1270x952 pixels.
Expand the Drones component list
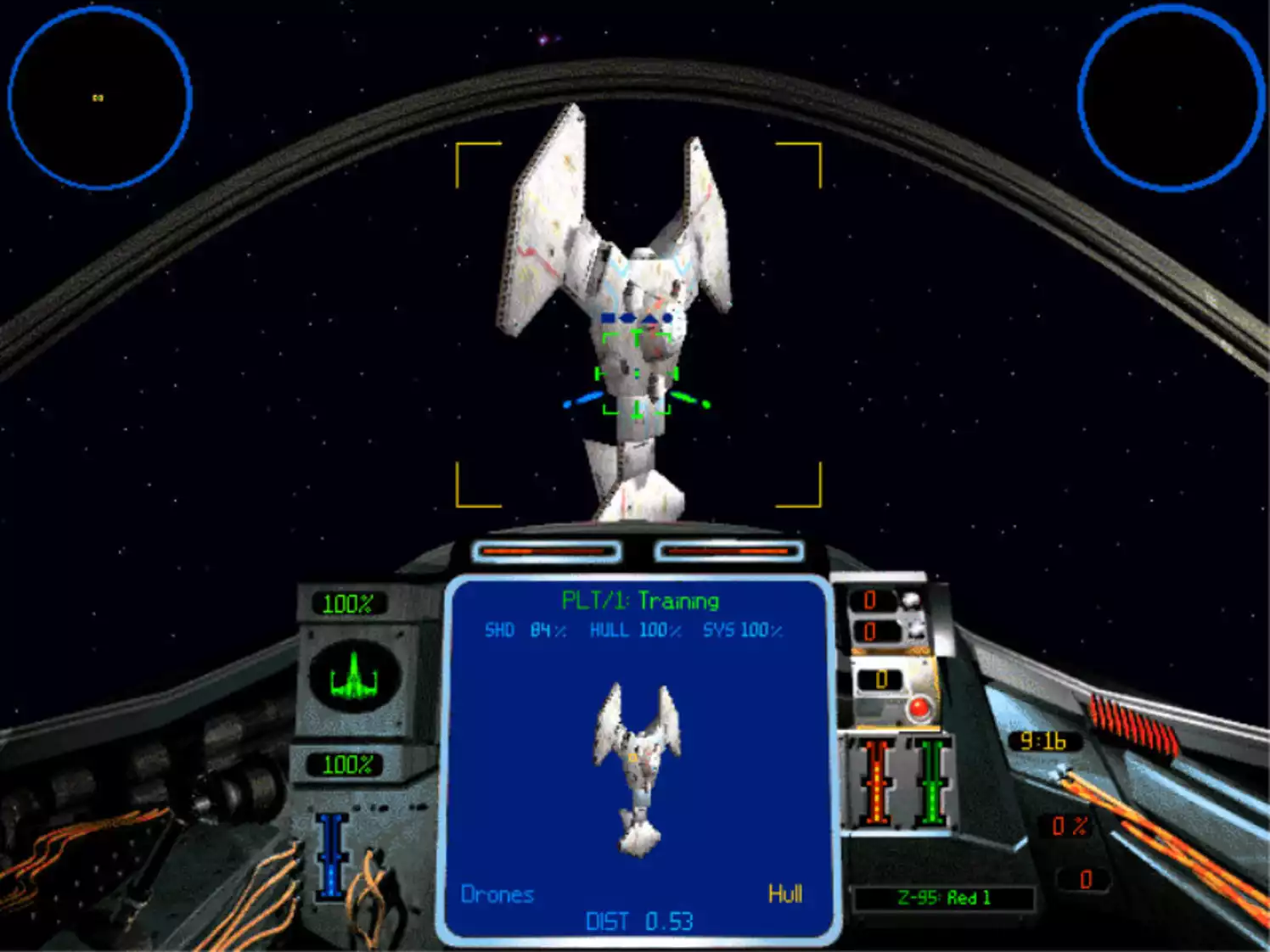coord(497,893)
